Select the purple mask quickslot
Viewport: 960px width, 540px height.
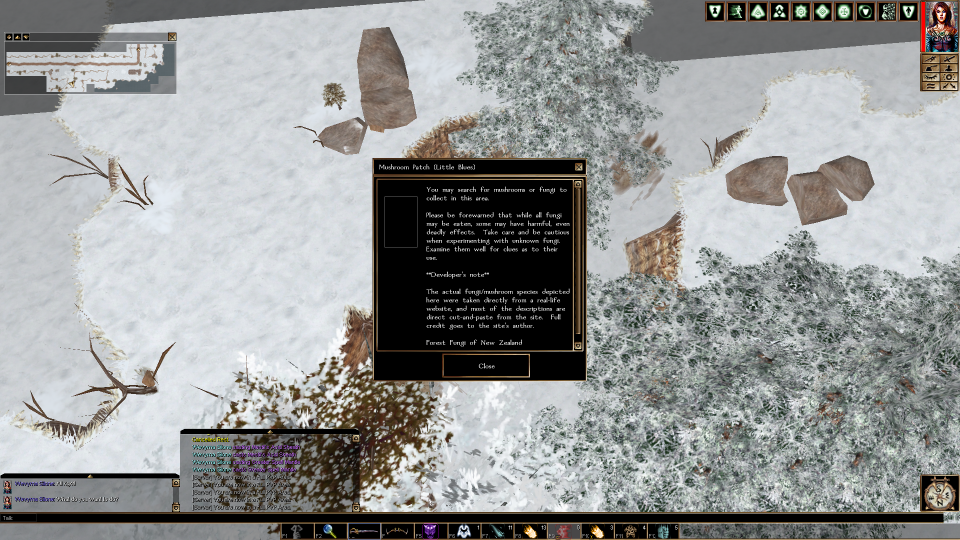coord(432,531)
